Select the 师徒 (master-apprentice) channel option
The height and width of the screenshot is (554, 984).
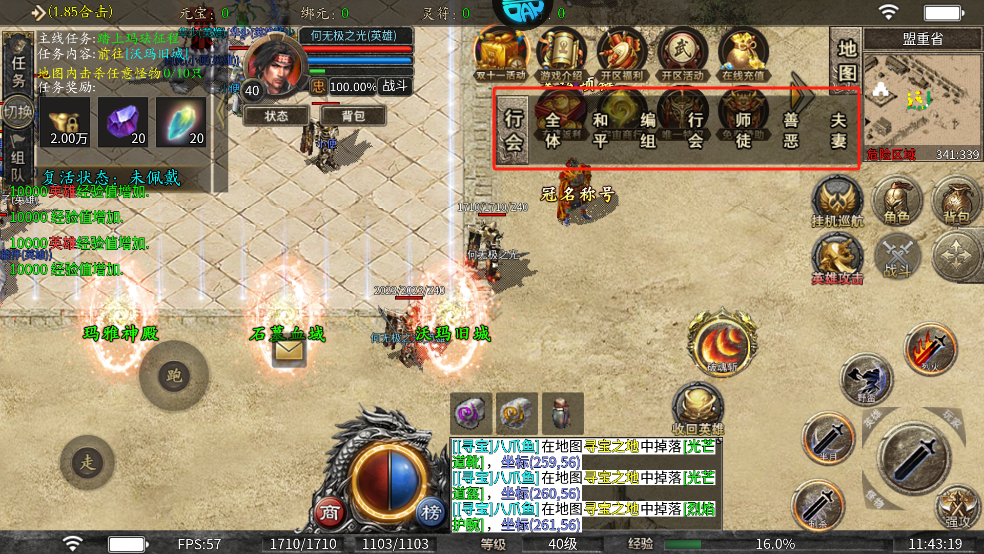[x=743, y=129]
